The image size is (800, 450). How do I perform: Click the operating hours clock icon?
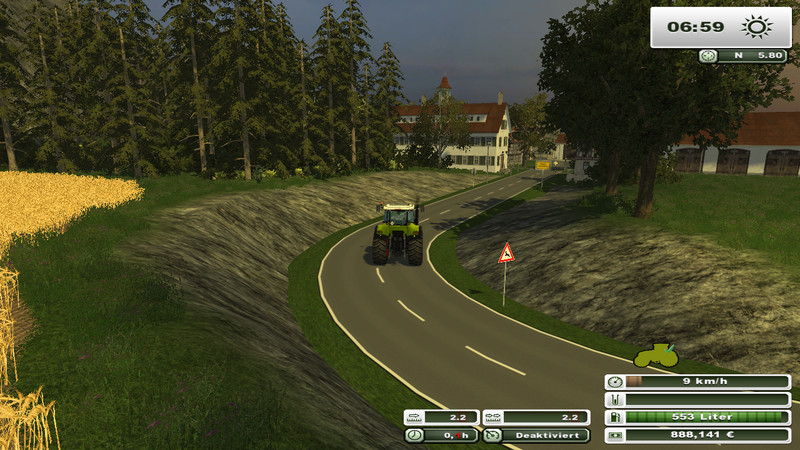point(413,435)
